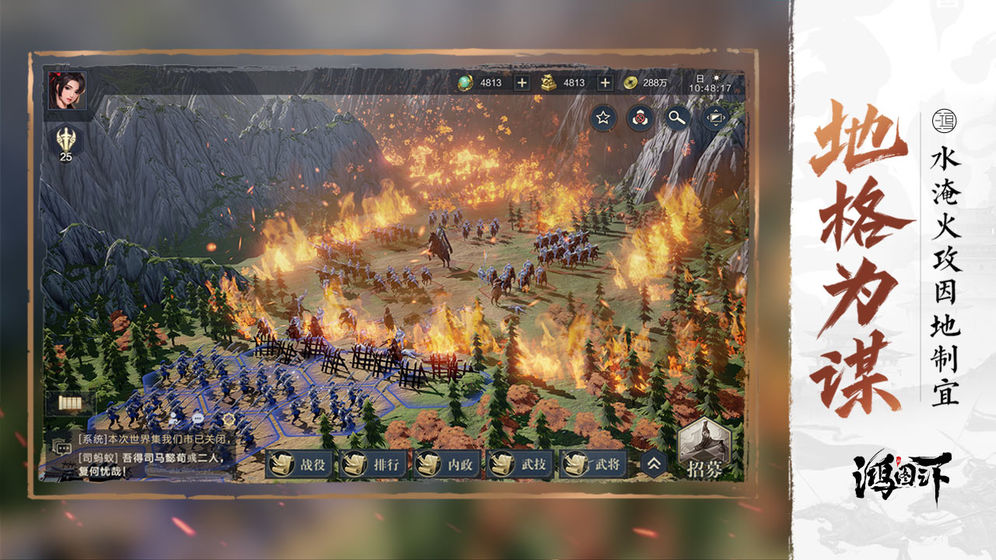996x560 pixels.
Task: Expand the bottom menu with chevron arrow
Action: tap(654, 463)
